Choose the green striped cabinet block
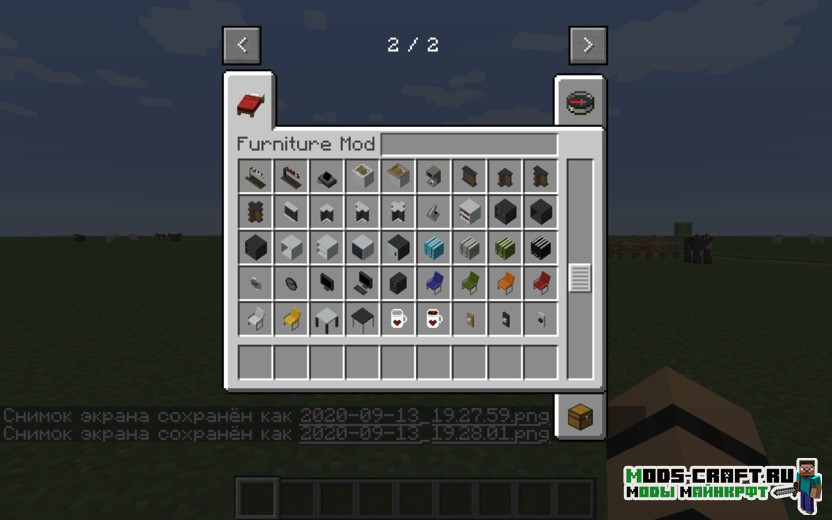This screenshot has width=832, height=520. pos(505,248)
